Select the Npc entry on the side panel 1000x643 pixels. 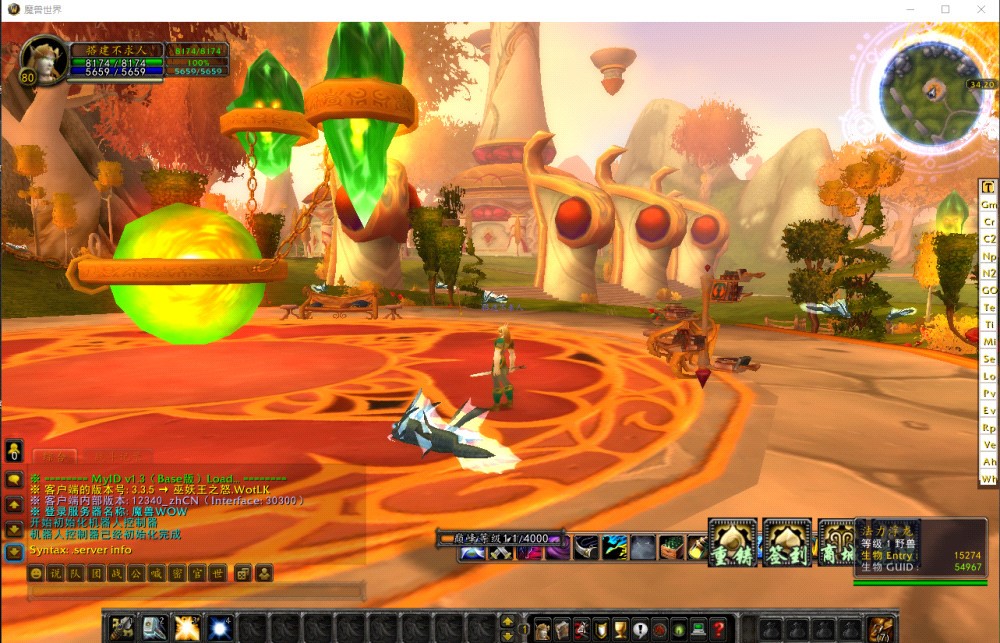[989, 256]
